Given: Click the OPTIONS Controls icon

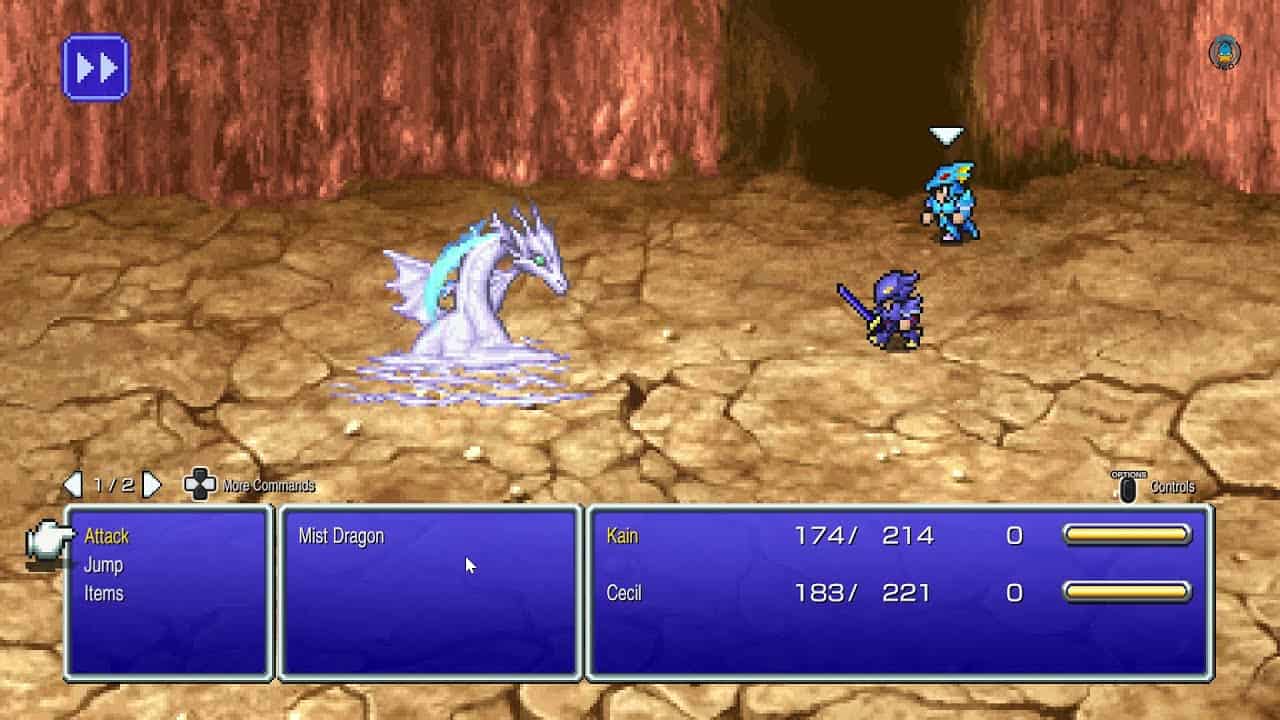Looking at the screenshot, I should tap(1130, 485).
